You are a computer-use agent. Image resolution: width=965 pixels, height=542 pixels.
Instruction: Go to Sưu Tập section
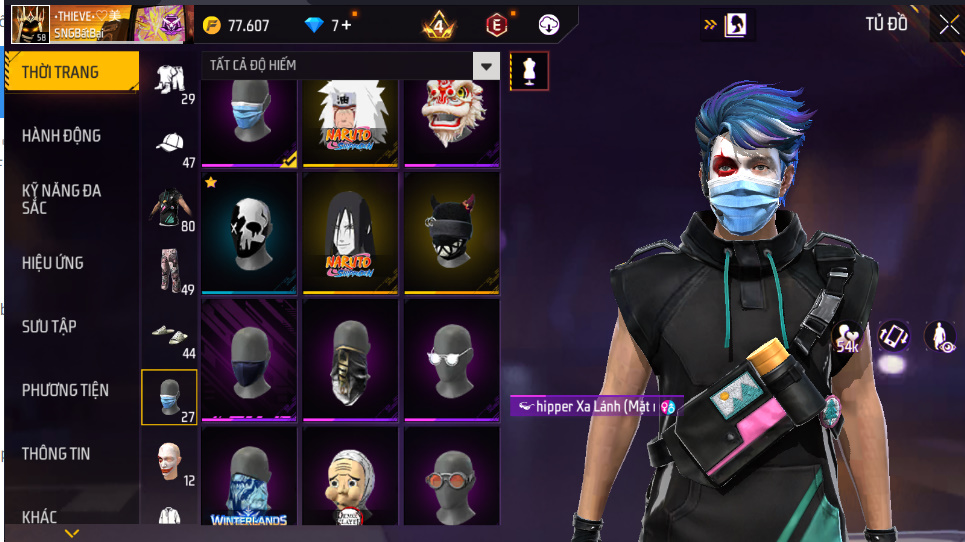pyautogui.click(x=50, y=327)
